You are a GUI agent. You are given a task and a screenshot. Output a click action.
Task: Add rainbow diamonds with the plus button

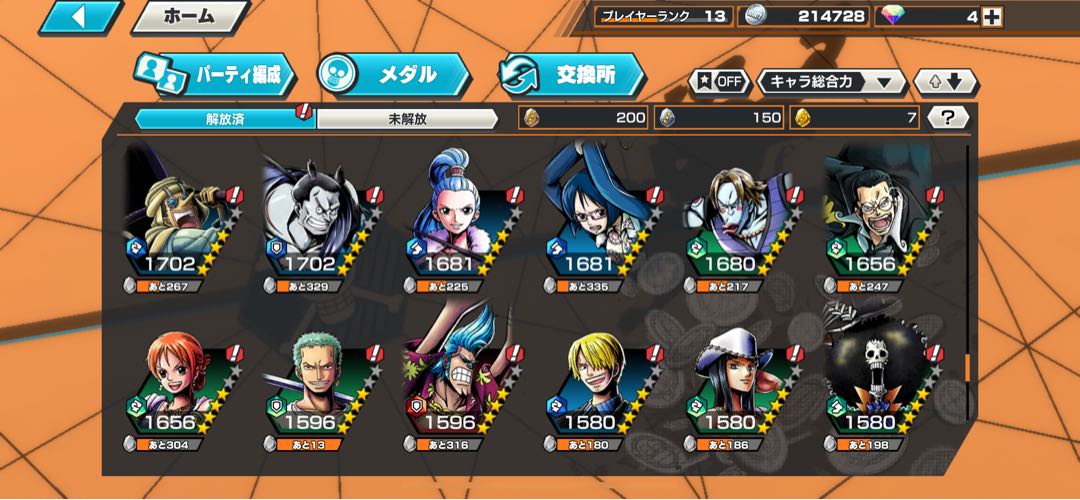991,16
